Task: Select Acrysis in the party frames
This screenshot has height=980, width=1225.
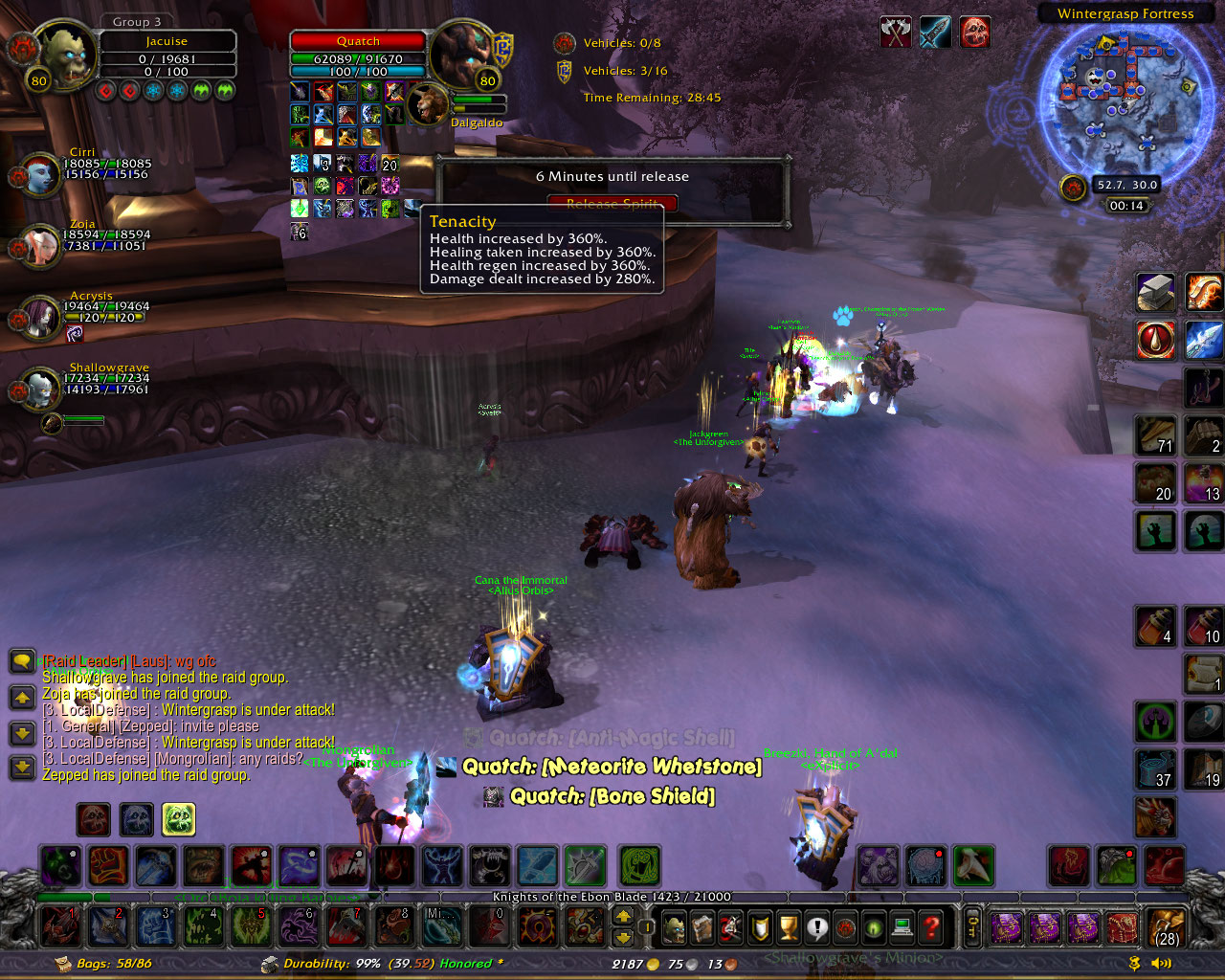Action: [41, 317]
